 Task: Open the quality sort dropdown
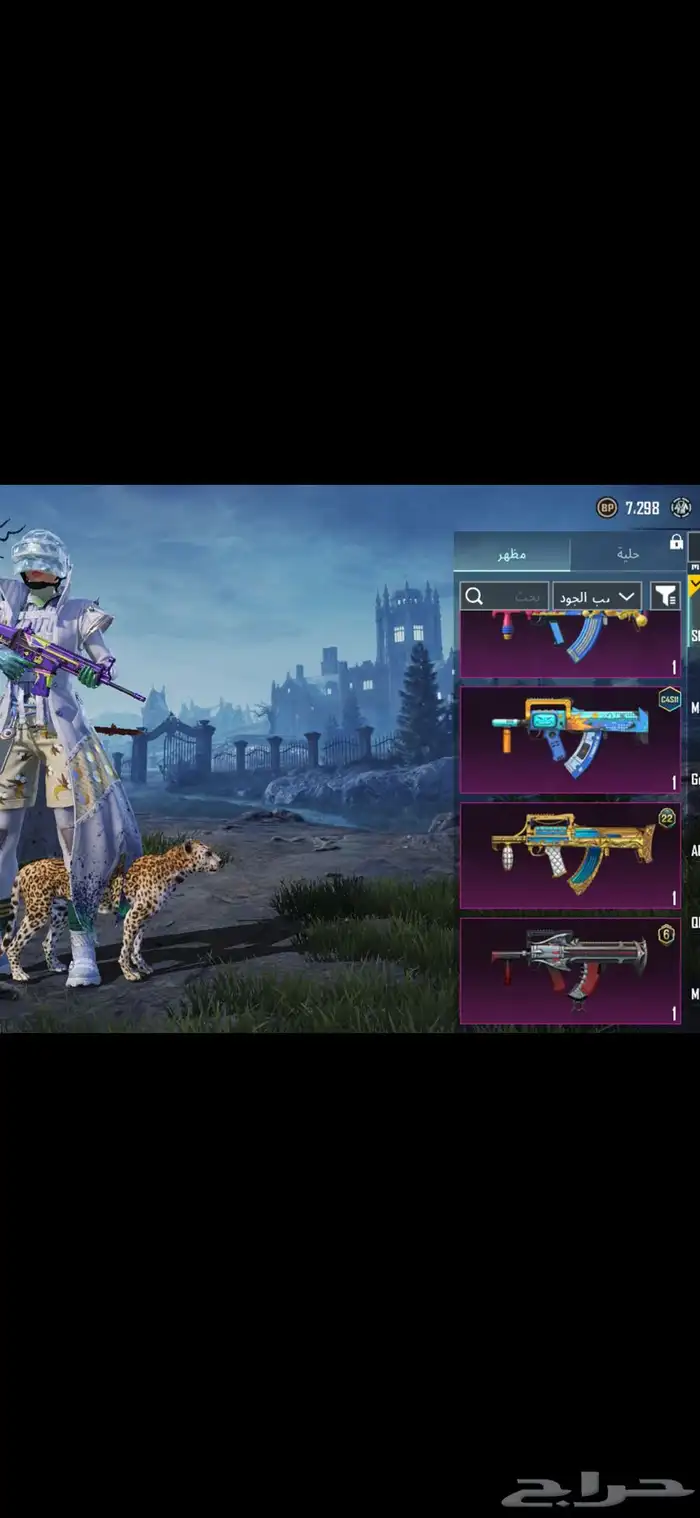click(x=597, y=596)
